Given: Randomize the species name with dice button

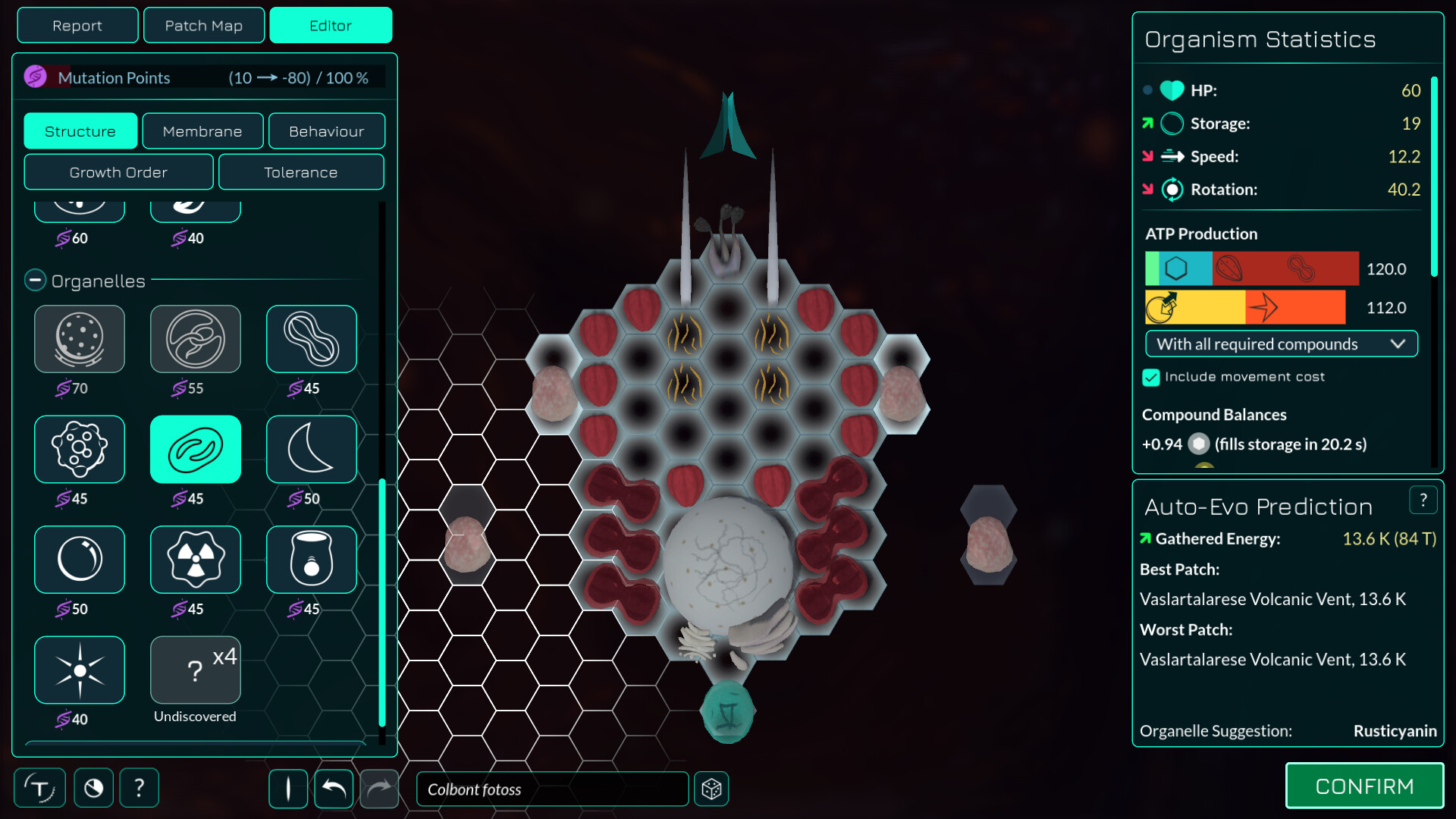Looking at the screenshot, I should coord(711,789).
